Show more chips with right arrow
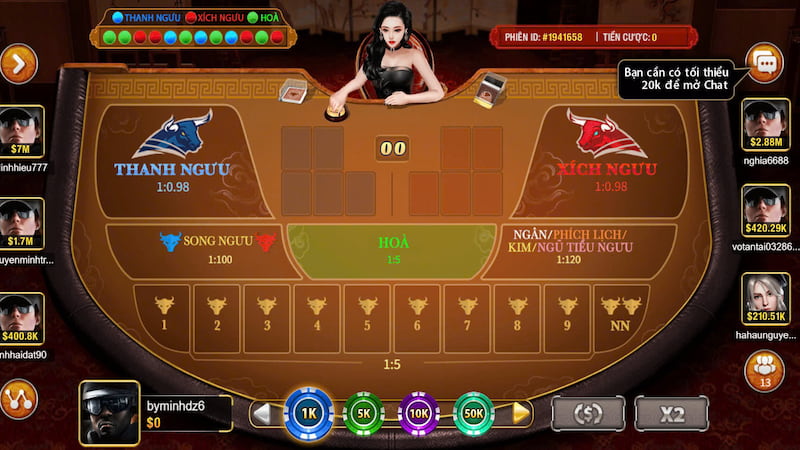This screenshot has height=450, width=800. click(521, 412)
